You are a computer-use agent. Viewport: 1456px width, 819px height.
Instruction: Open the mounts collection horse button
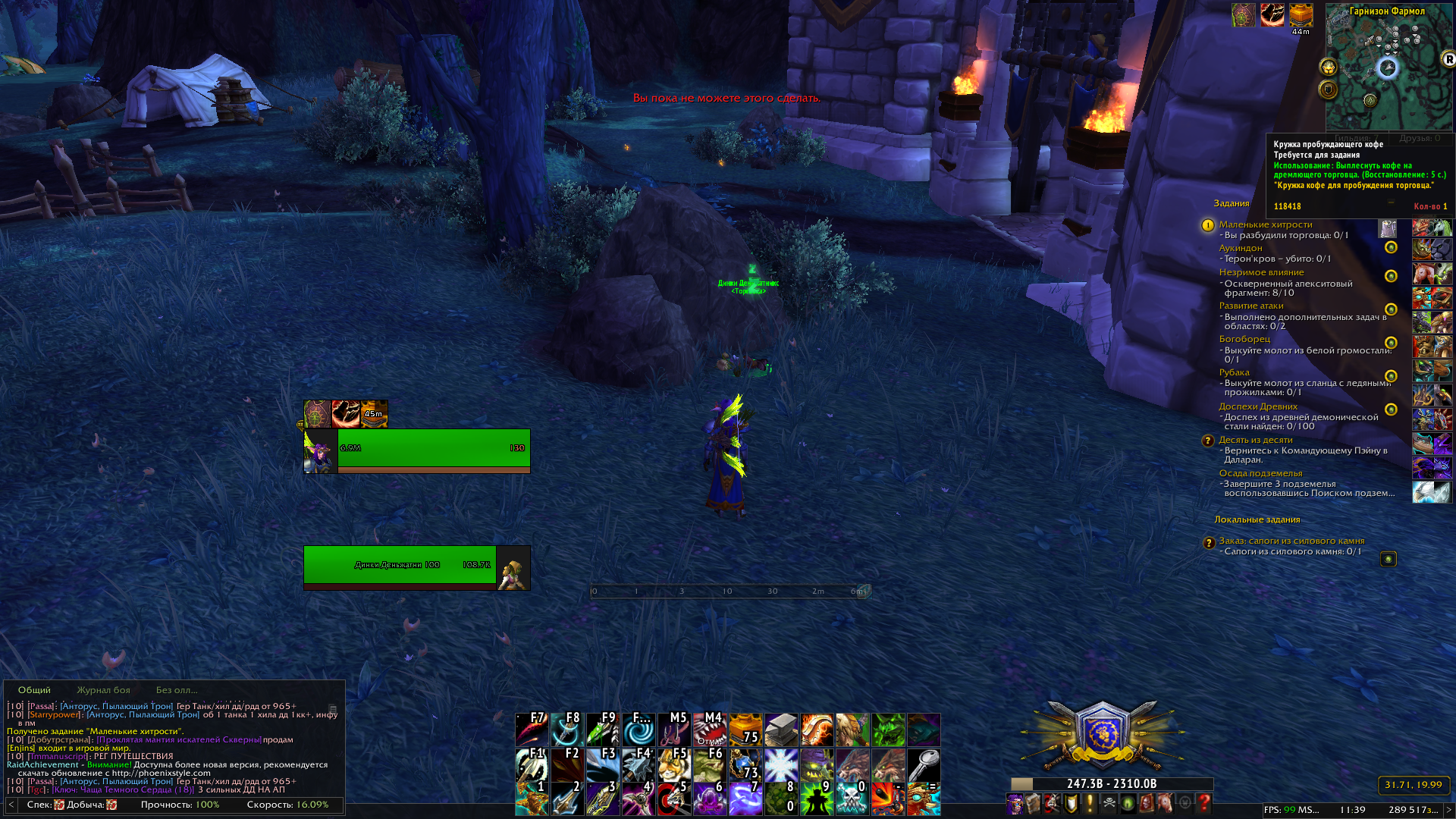1166,803
